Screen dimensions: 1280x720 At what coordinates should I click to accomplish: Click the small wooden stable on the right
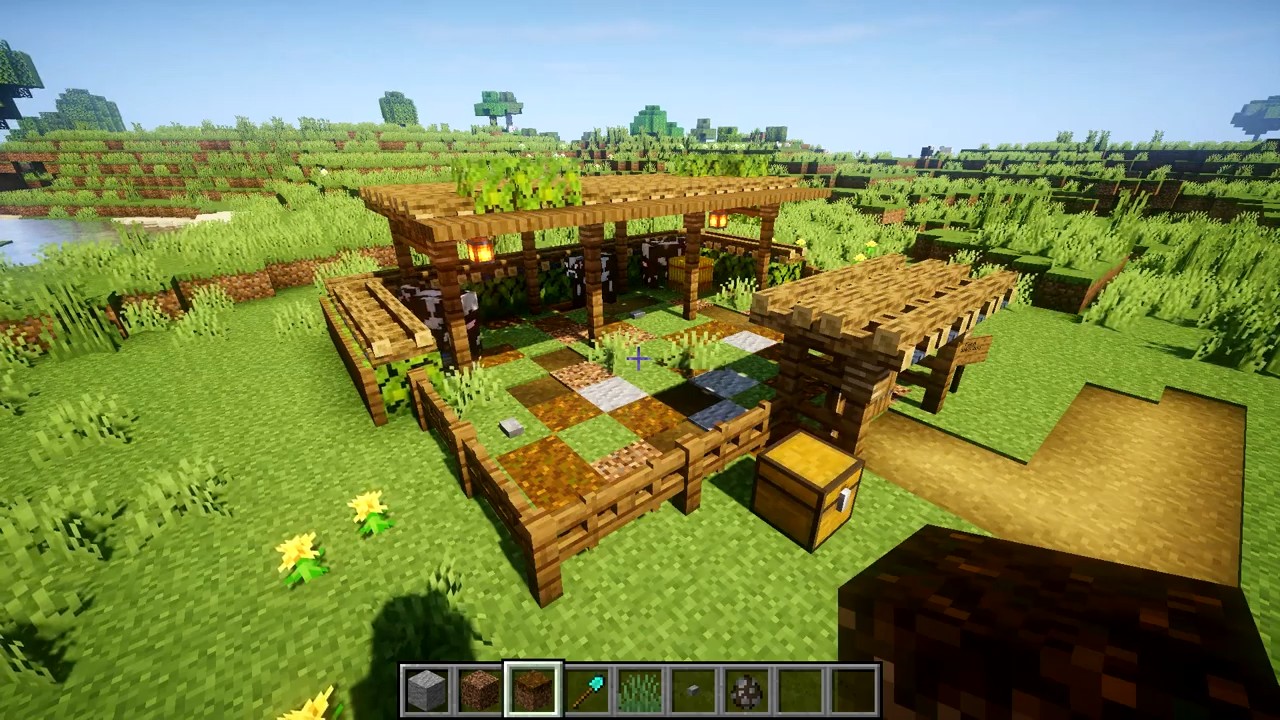[890, 330]
